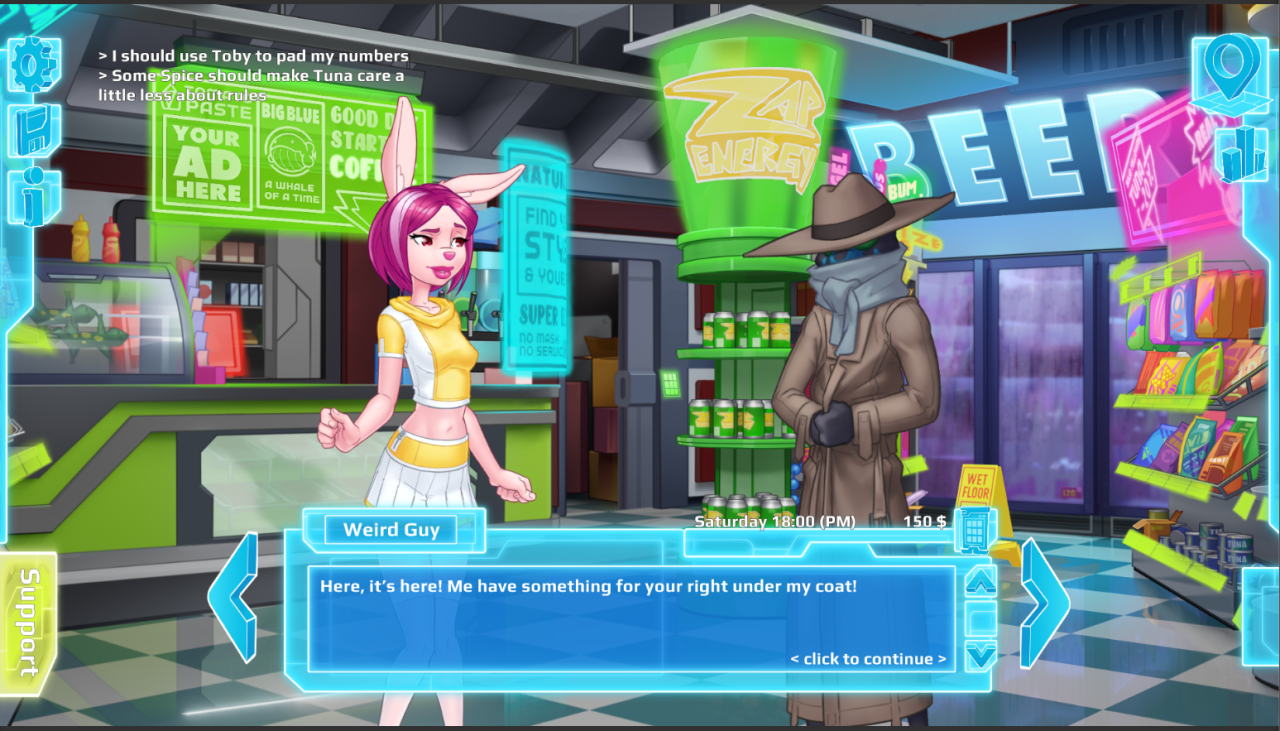The width and height of the screenshot is (1280, 731).
Task: Click the green Support button
Action: point(27,622)
